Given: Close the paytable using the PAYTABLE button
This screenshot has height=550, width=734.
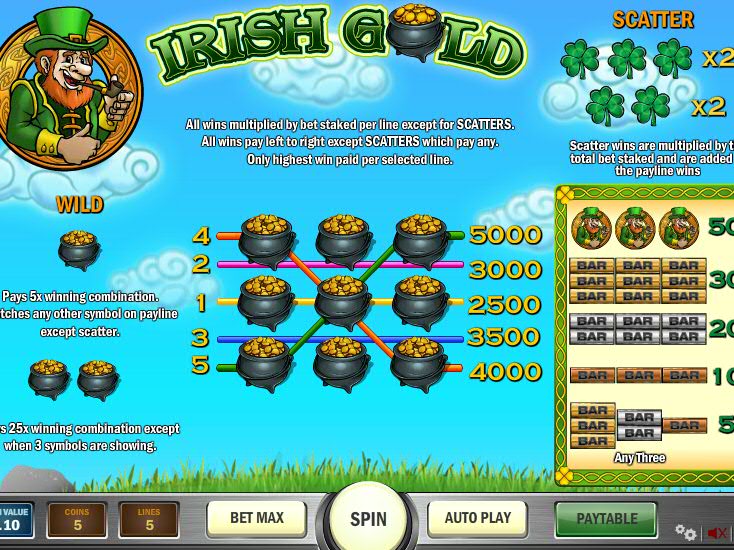Looking at the screenshot, I should [x=605, y=519].
